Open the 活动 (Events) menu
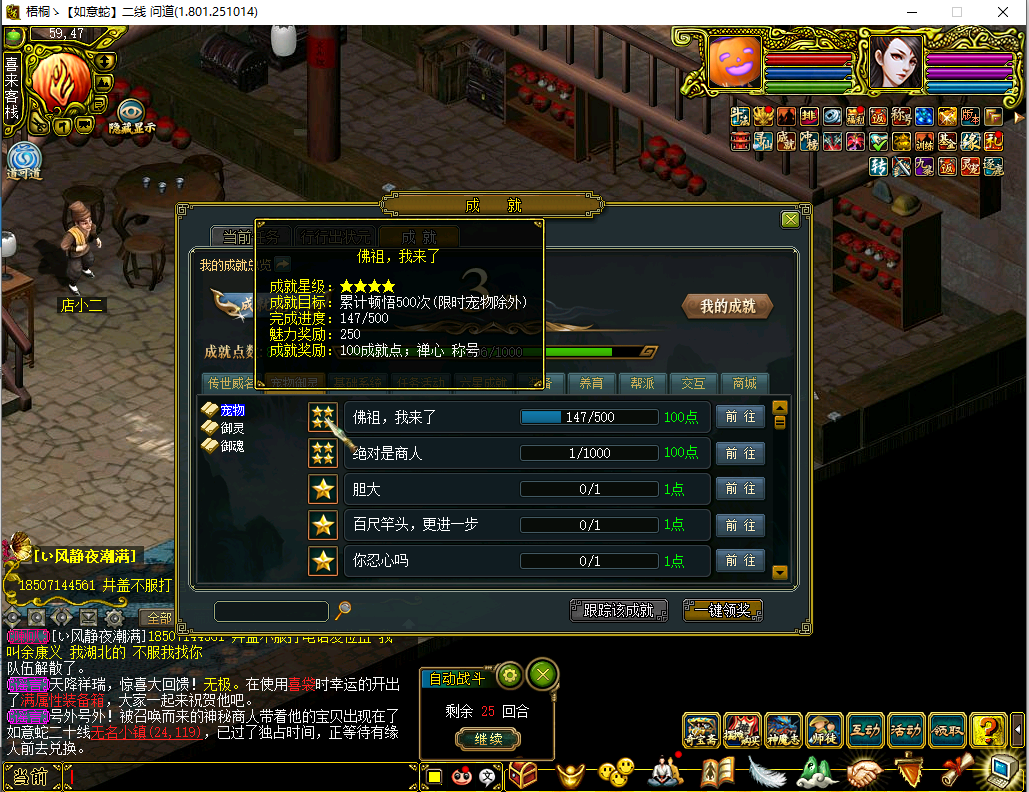This screenshot has width=1029, height=792. pyautogui.click(x=906, y=730)
